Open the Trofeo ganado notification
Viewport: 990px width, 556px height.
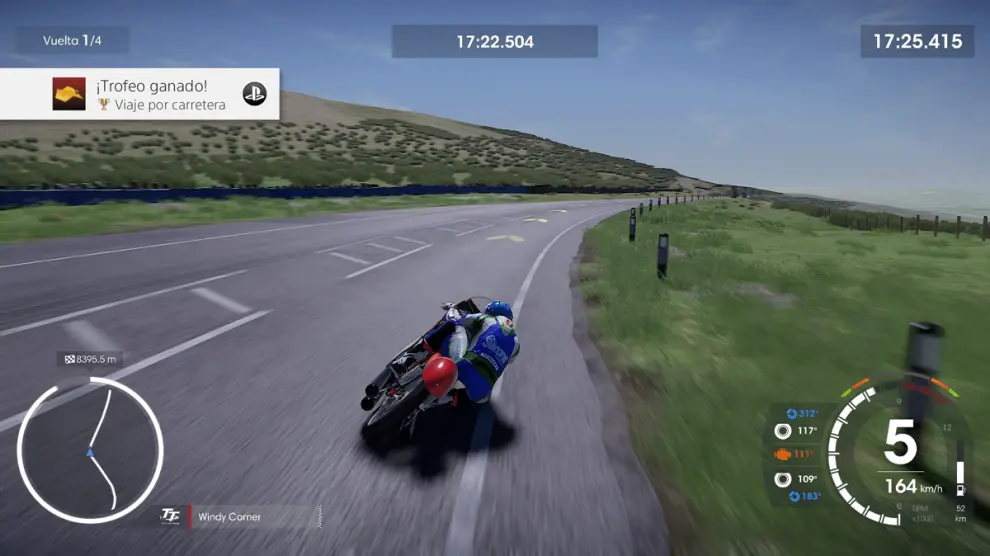(140, 94)
